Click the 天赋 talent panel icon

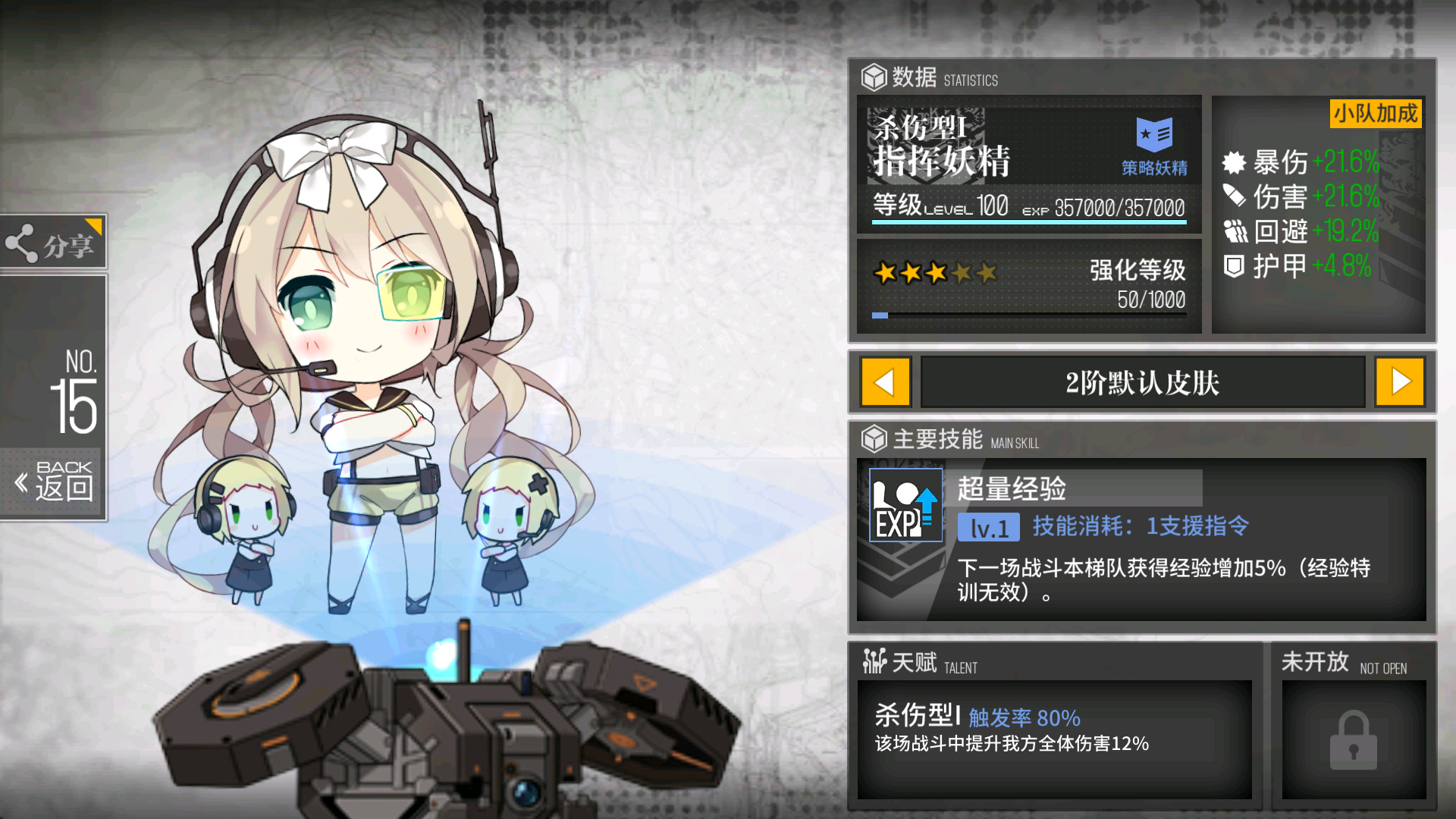[x=876, y=661]
